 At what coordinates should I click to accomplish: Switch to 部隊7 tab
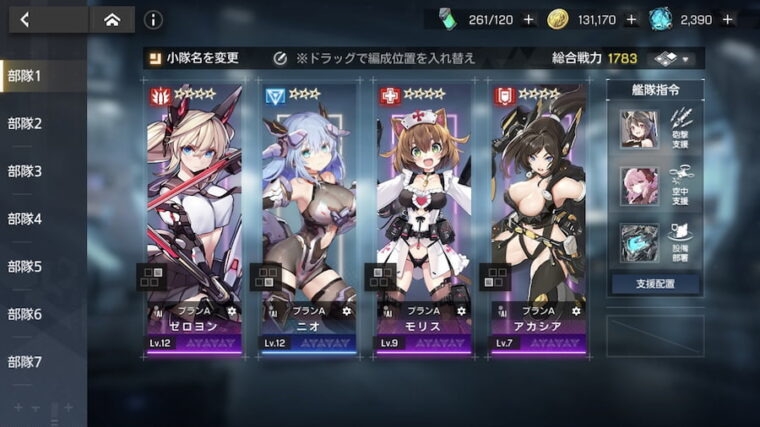pyautogui.click(x=26, y=362)
